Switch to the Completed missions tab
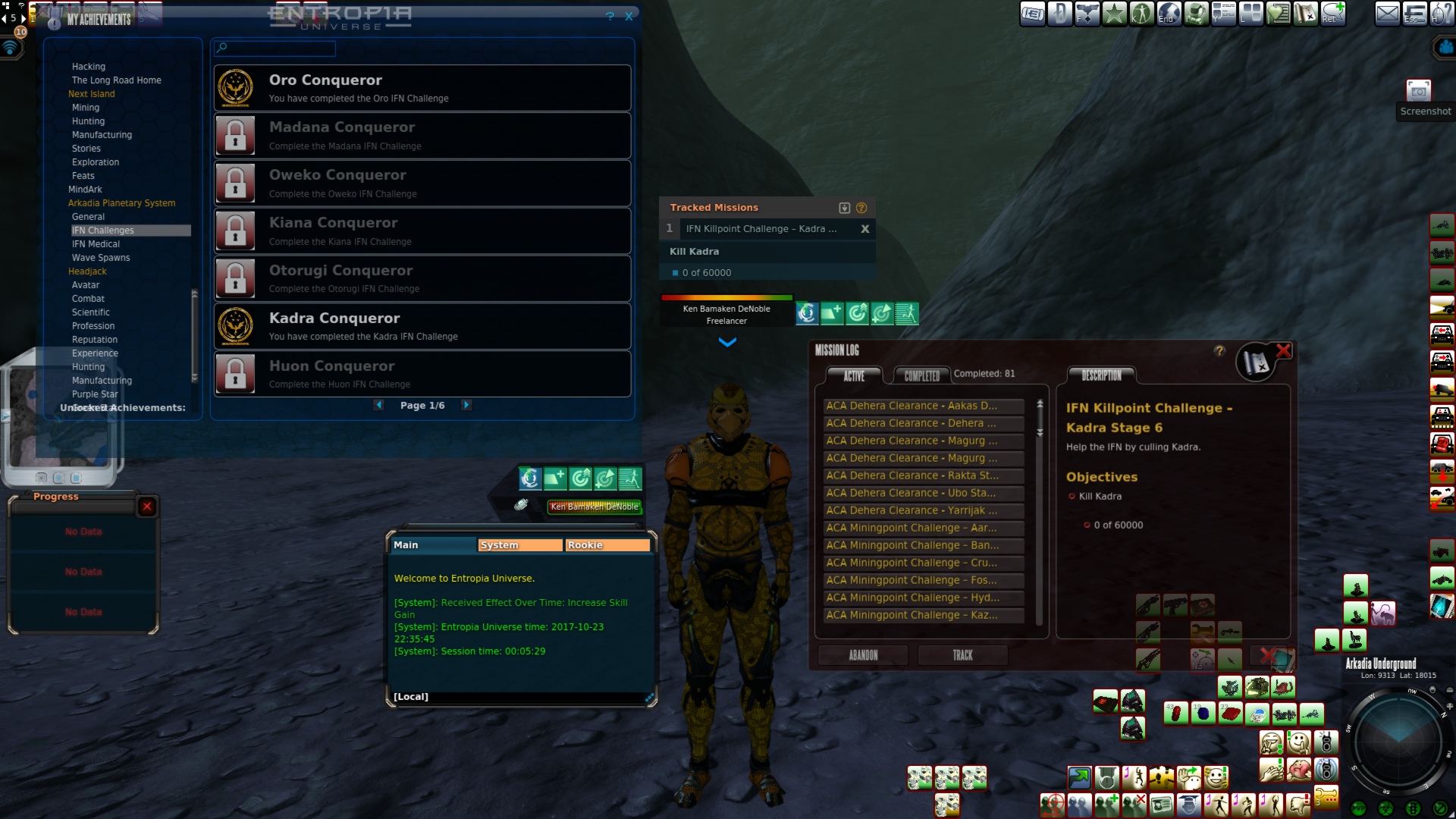 coord(921,375)
